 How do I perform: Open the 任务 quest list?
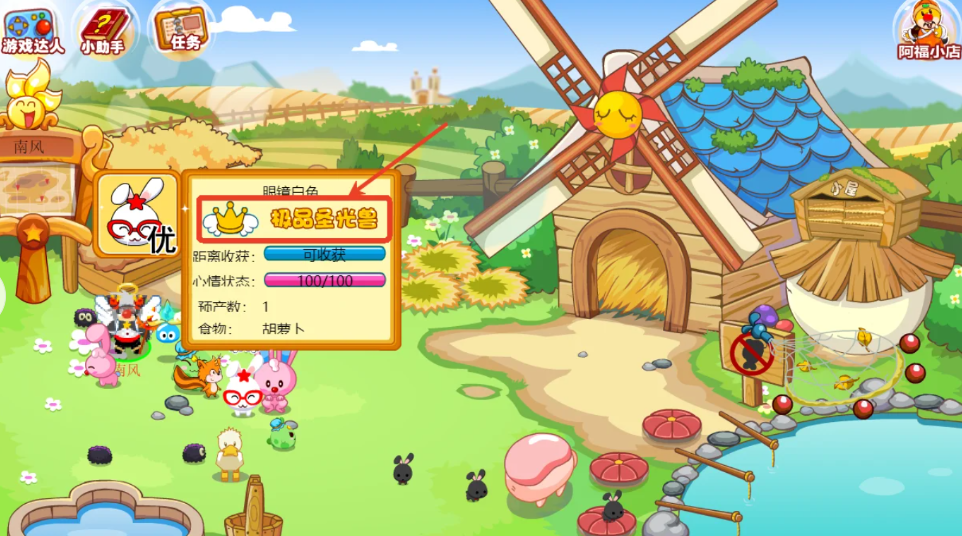tap(183, 28)
